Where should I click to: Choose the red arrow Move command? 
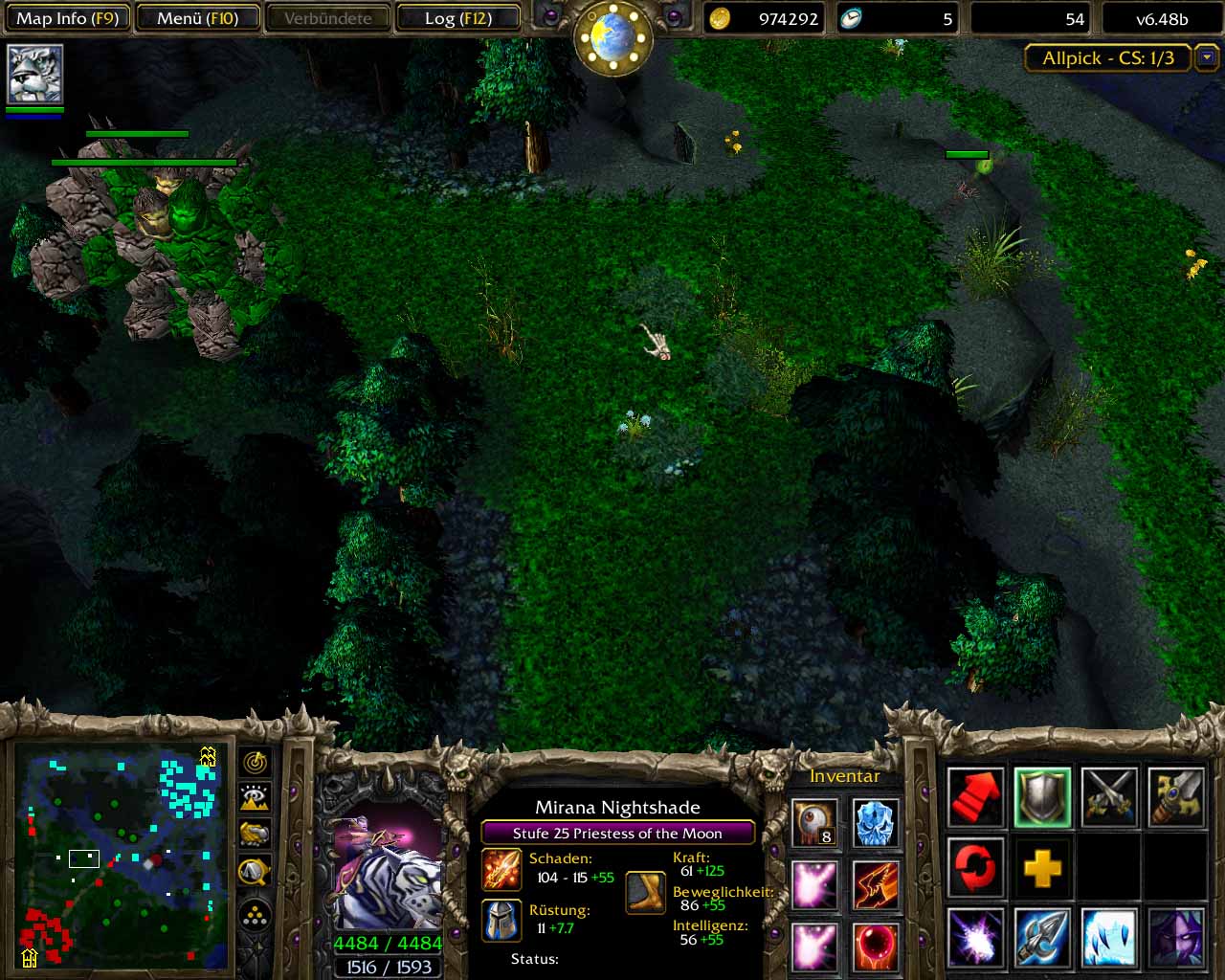click(x=976, y=796)
